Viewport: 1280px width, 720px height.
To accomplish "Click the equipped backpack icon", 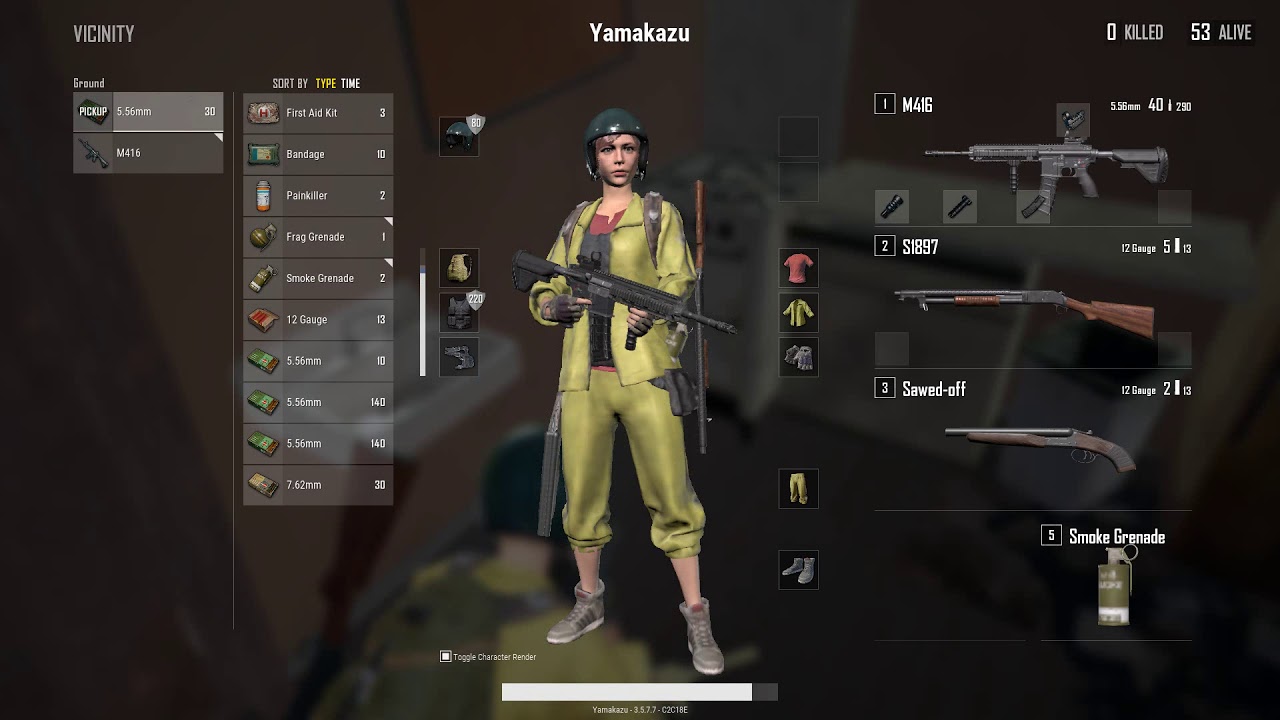I will 460,269.
